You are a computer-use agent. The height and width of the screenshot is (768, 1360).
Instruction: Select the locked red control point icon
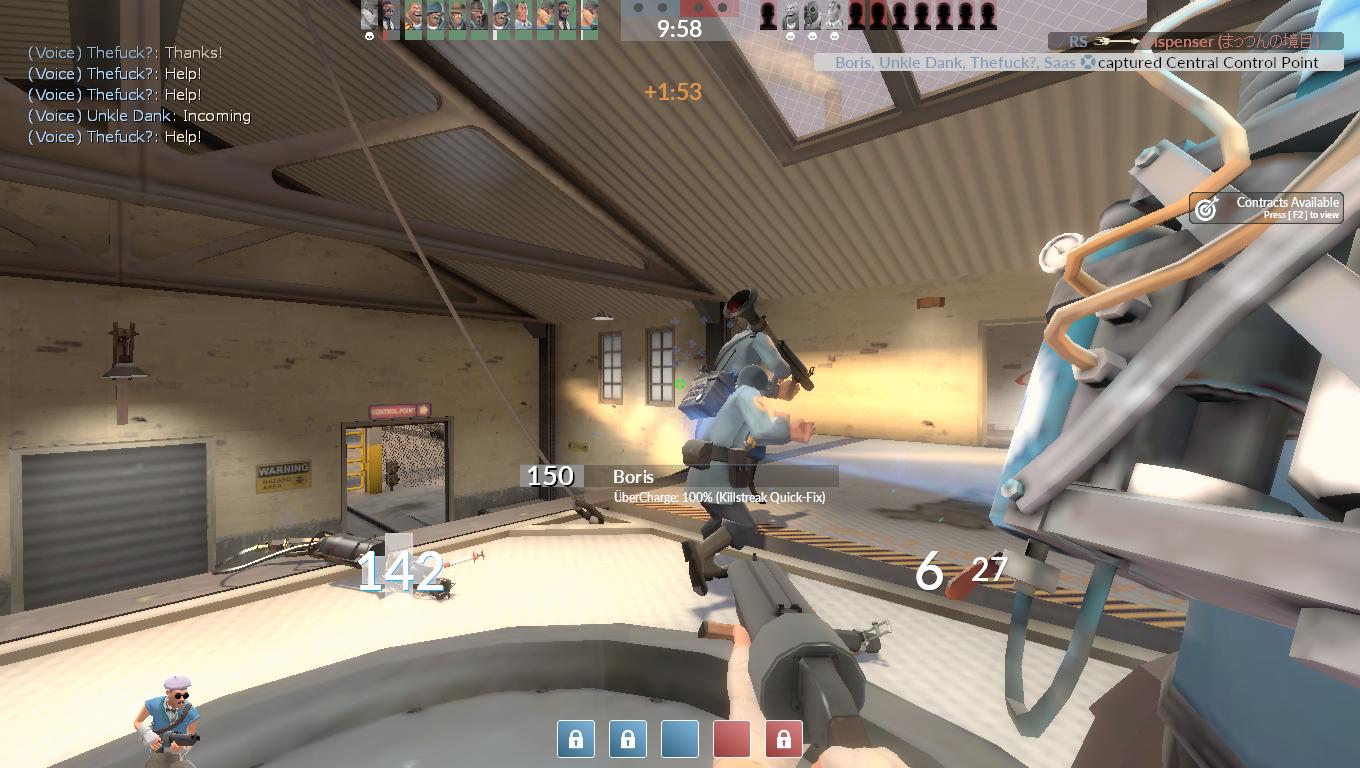pyautogui.click(x=783, y=739)
